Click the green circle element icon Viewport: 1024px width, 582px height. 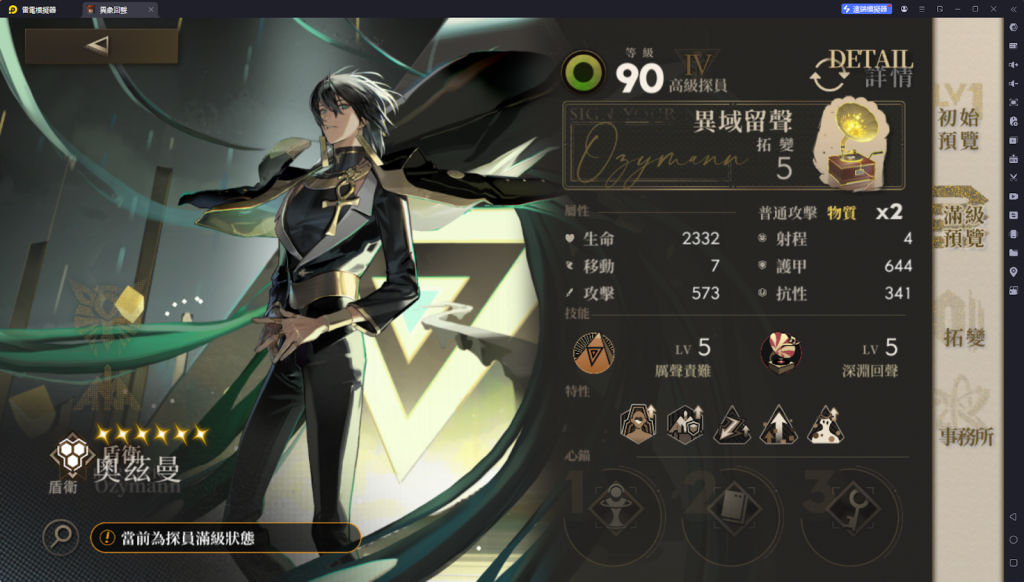(x=582, y=73)
